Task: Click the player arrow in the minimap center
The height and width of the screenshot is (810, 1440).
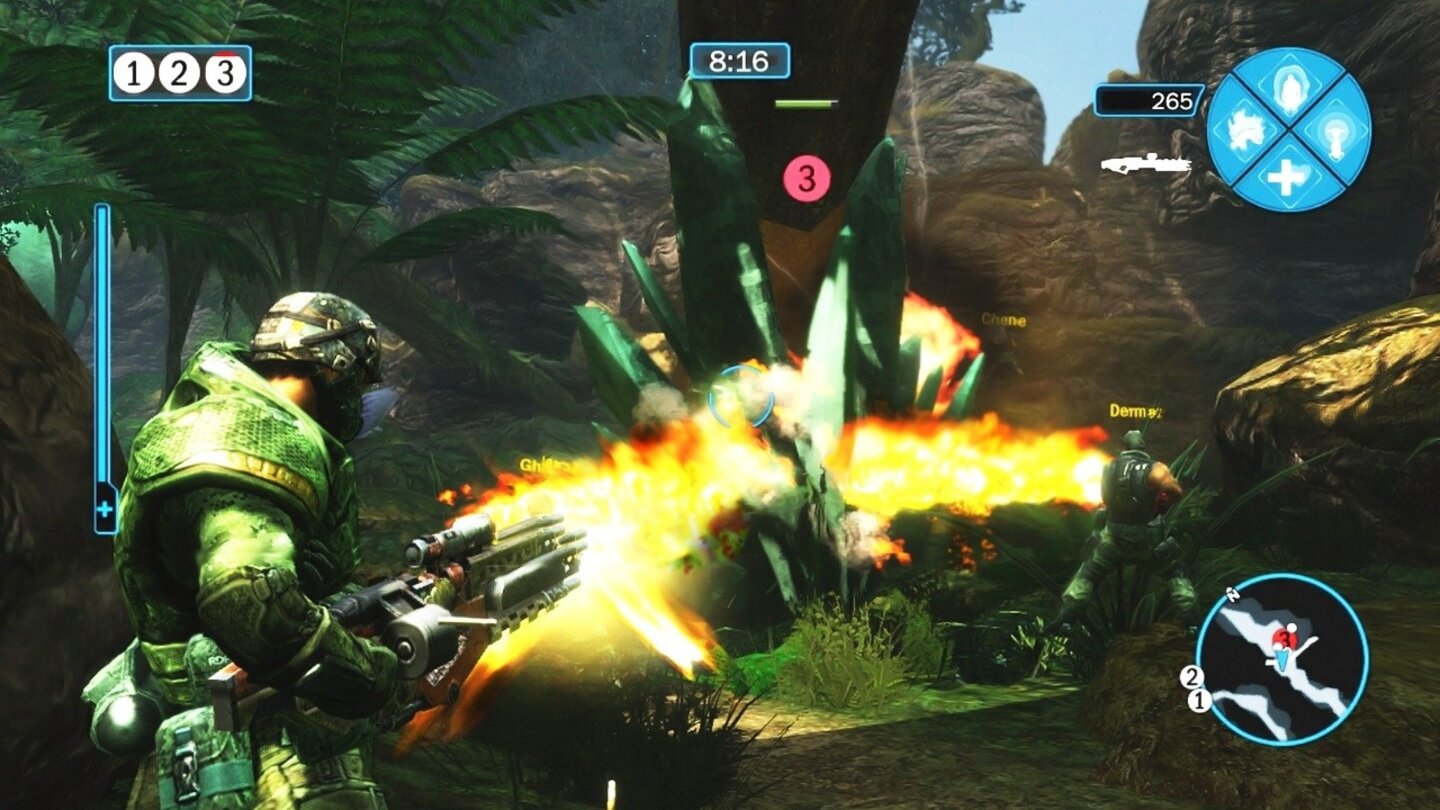Action: tap(1282, 658)
